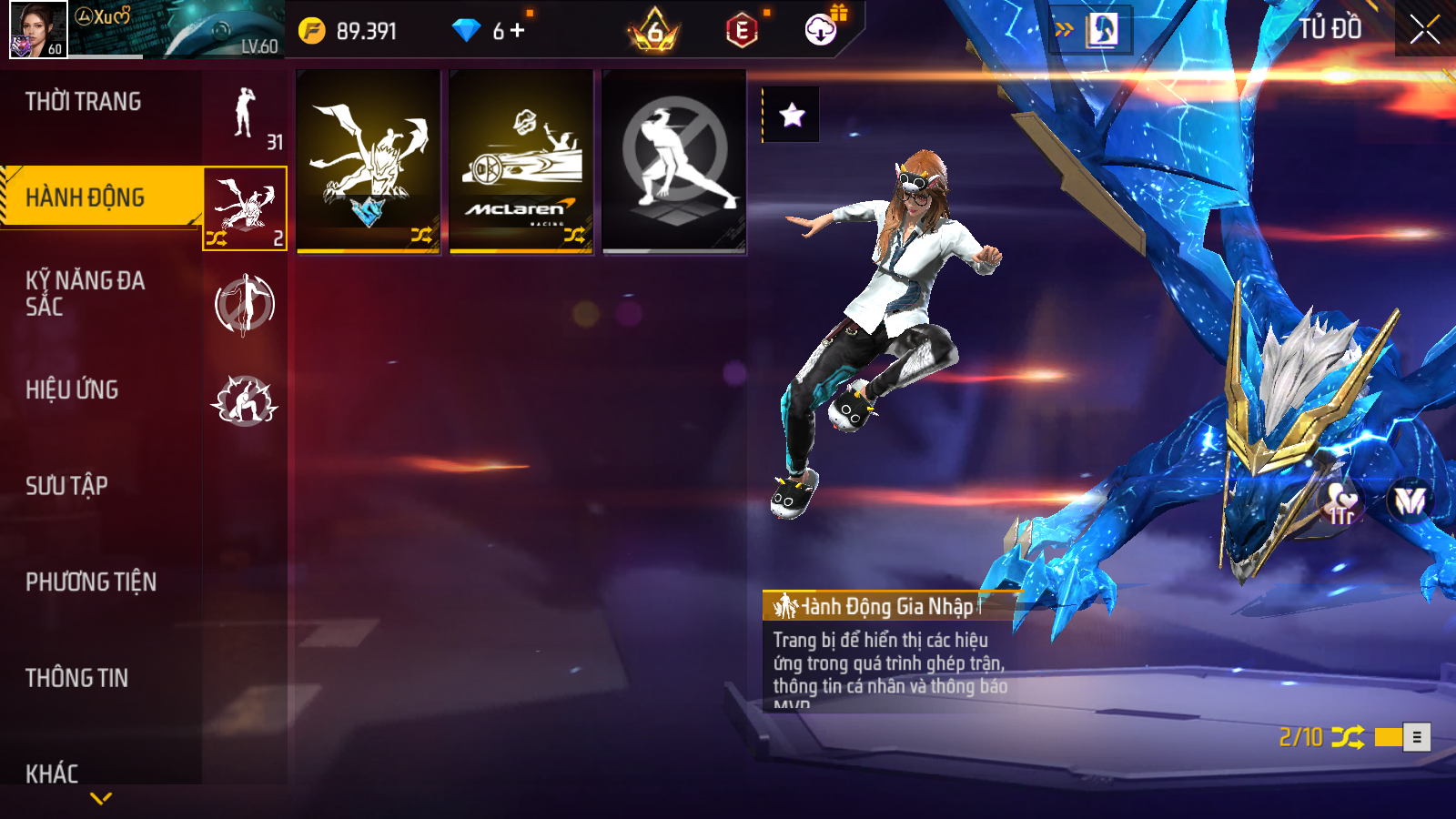This screenshot has width=1456, height=819.
Task: Open the player profile avatar
Action: (x=38, y=29)
